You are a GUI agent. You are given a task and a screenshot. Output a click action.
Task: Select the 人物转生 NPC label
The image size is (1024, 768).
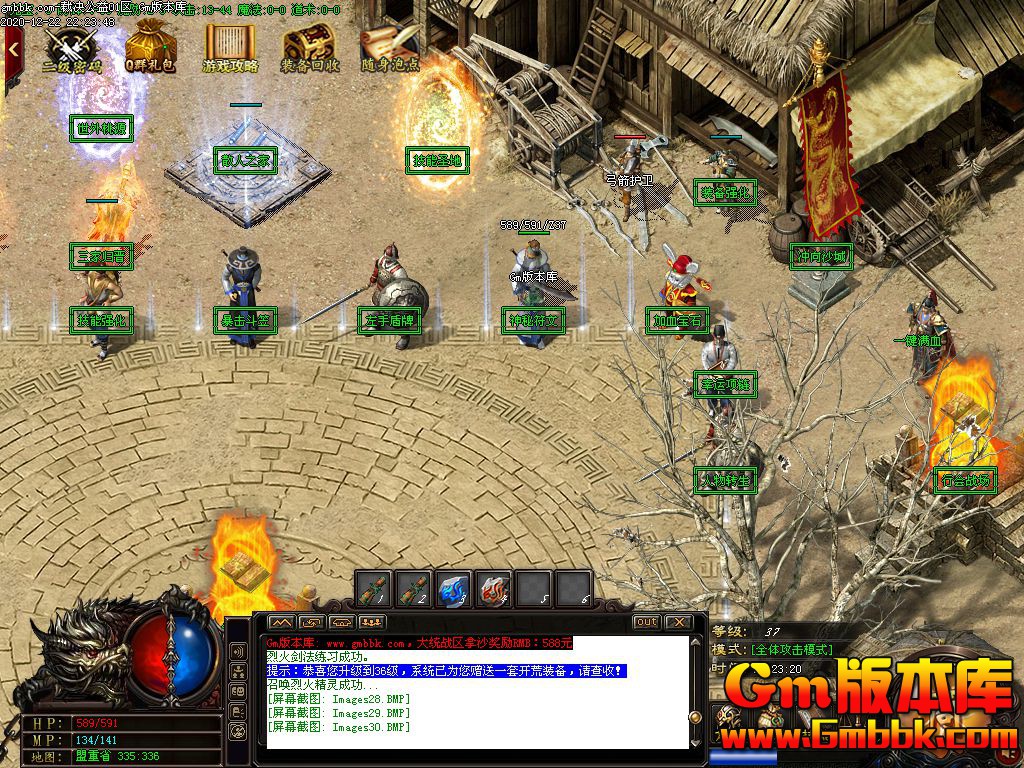coord(724,480)
